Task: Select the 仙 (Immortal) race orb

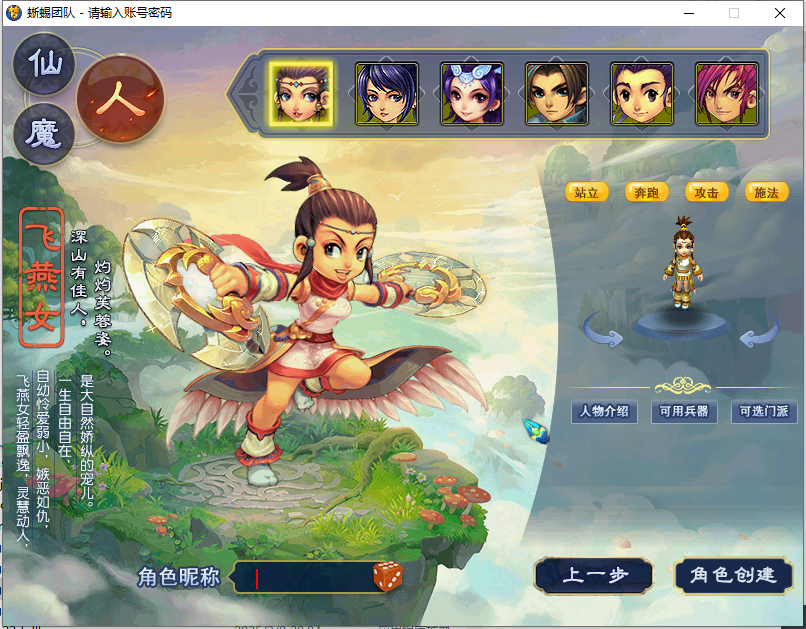Action: [x=43, y=66]
